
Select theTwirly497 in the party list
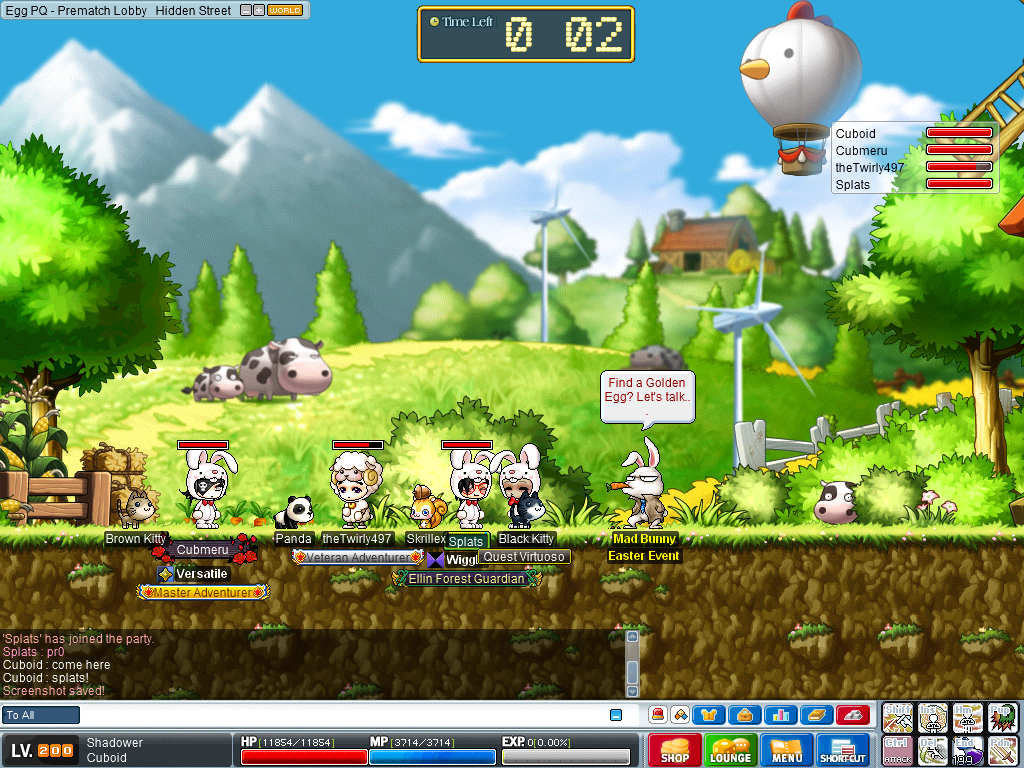(x=862, y=167)
